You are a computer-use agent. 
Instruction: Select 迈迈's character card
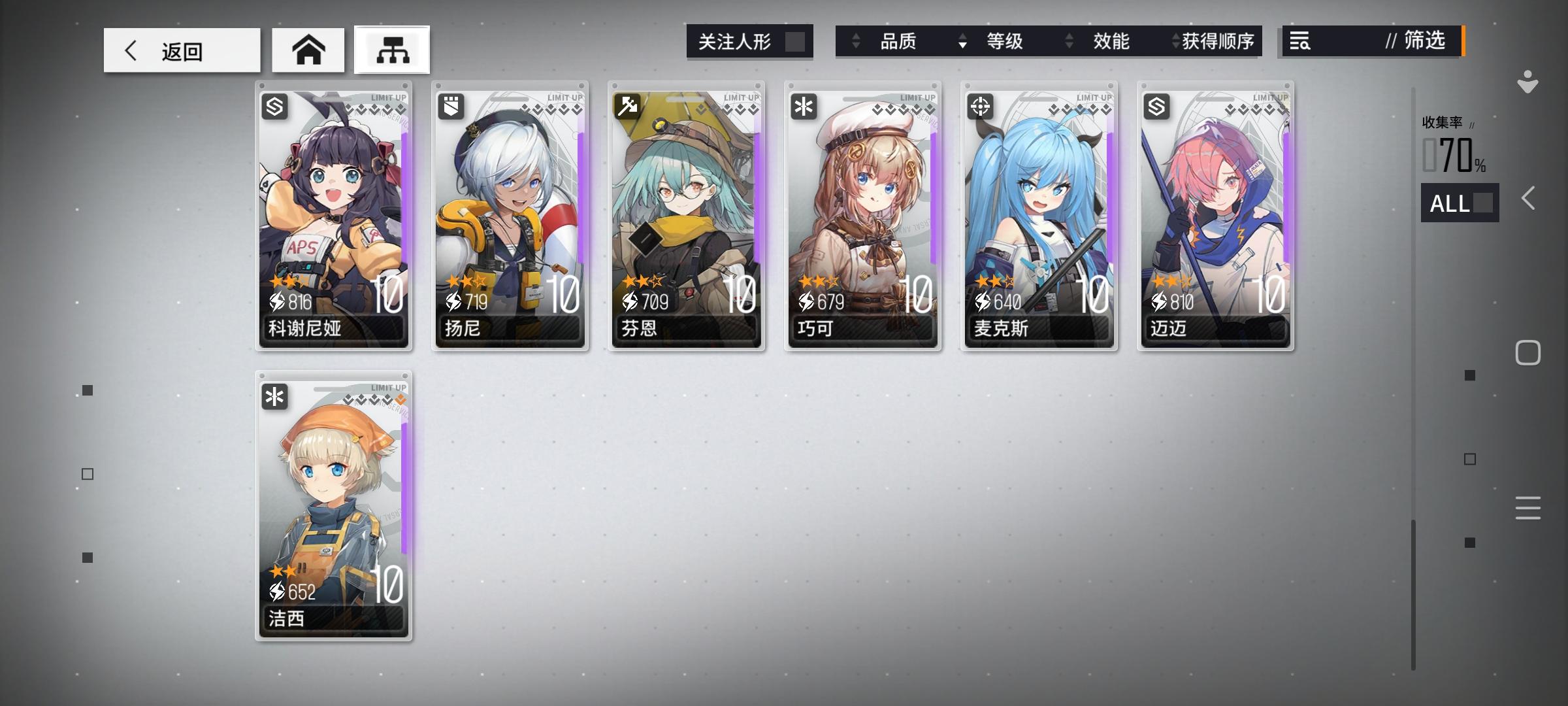pos(1215,216)
